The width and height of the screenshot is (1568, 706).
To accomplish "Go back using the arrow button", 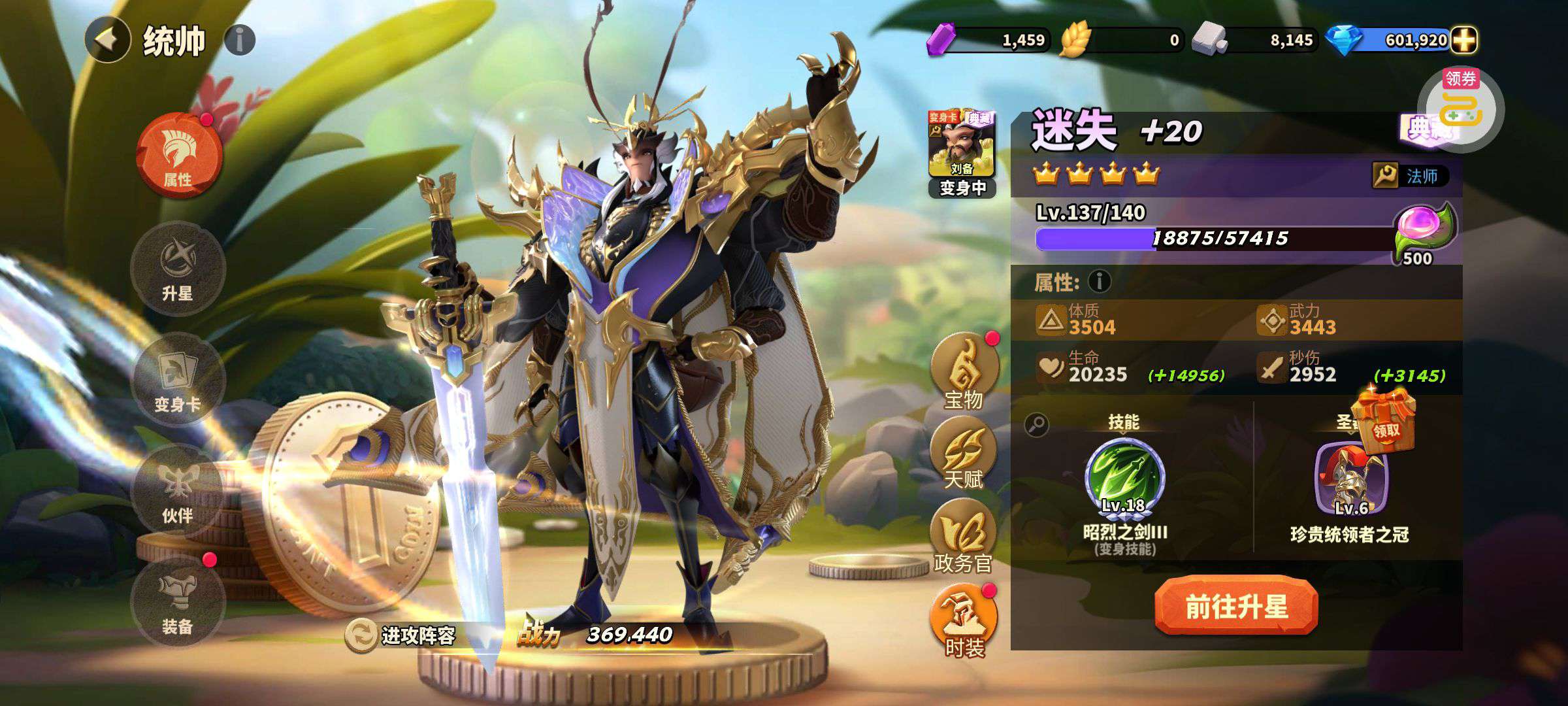I will (107, 41).
